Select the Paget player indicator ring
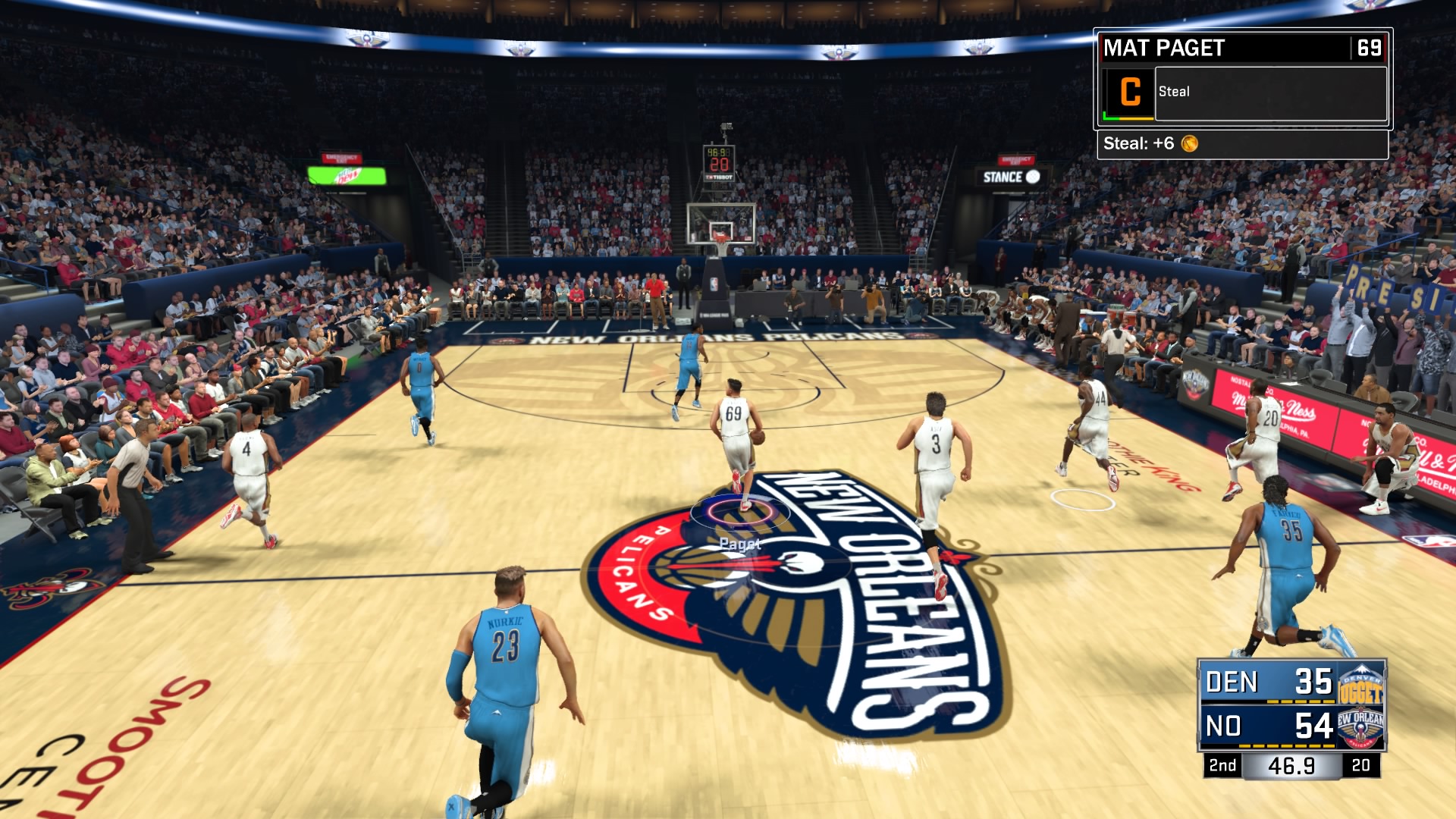The image size is (1456, 819). [740, 512]
